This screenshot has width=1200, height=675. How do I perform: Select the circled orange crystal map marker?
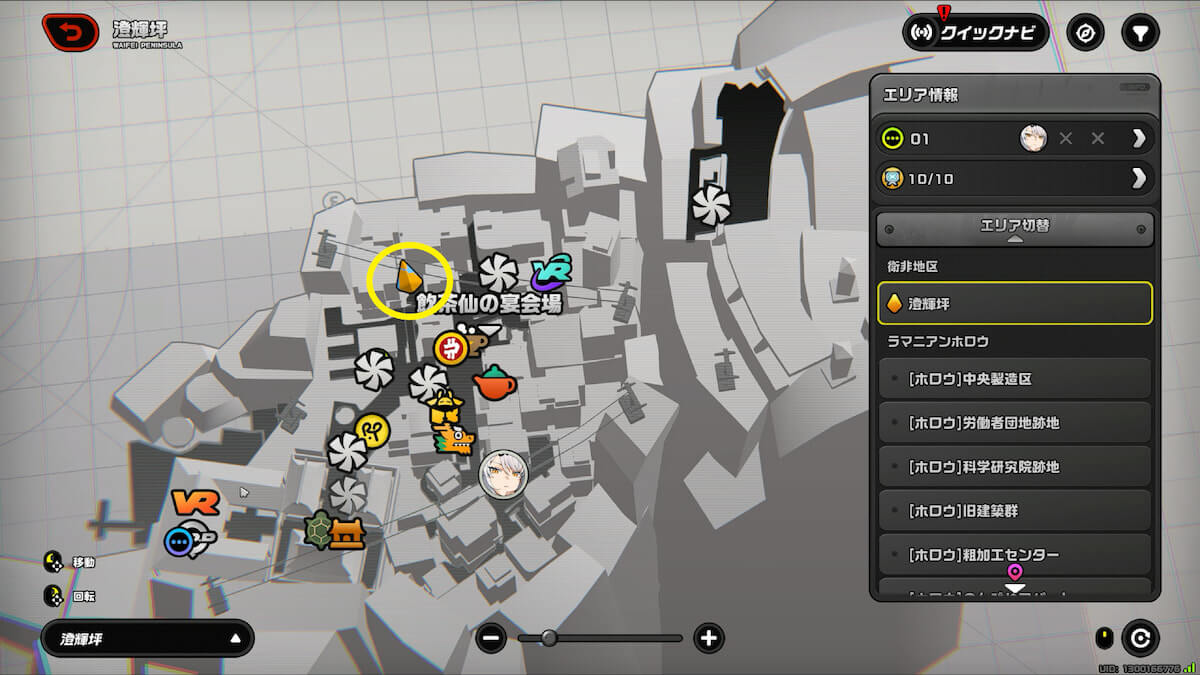point(407,277)
